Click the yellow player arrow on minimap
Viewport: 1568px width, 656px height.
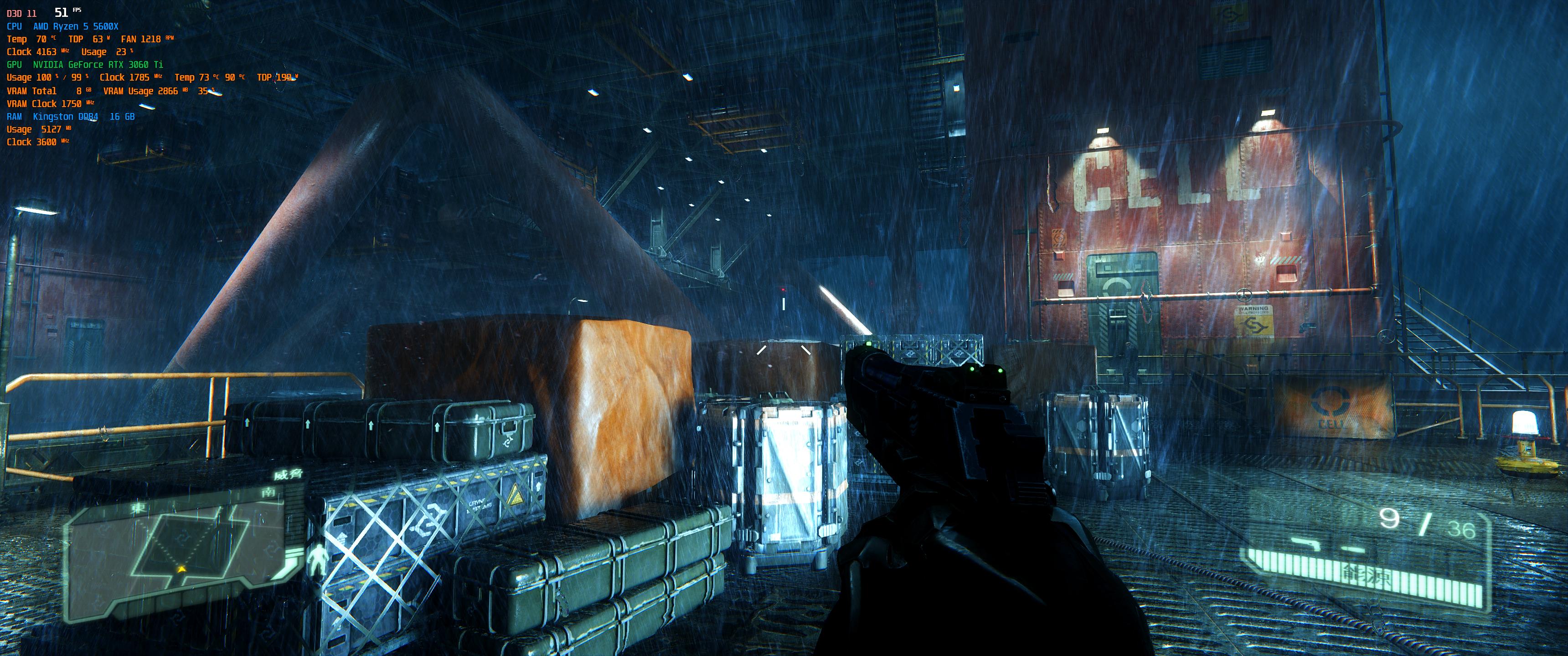181,569
